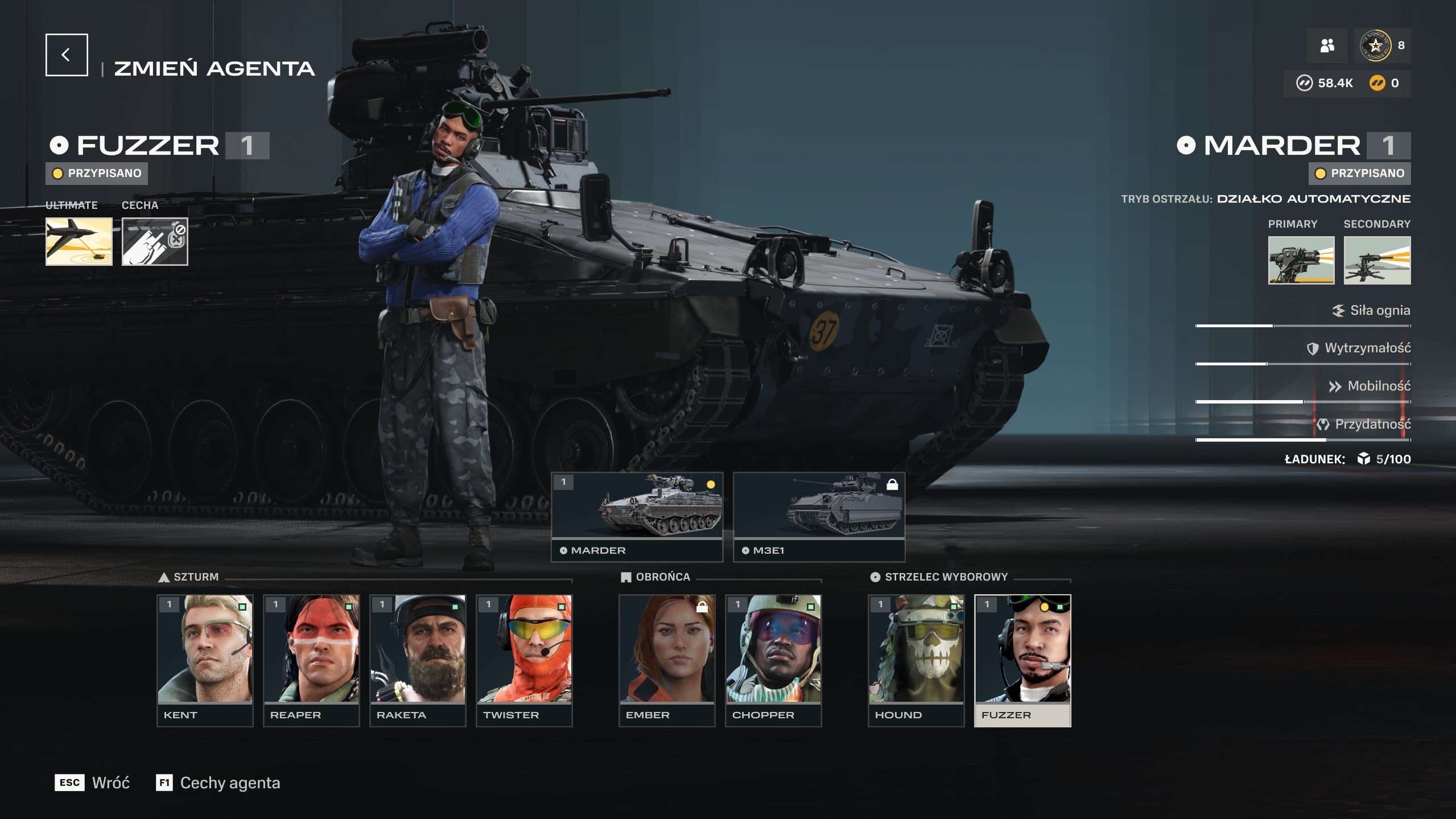Image resolution: width=1456 pixels, height=819 pixels.
Task: Select agent Kent portrait
Action: (x=205, y=660)
